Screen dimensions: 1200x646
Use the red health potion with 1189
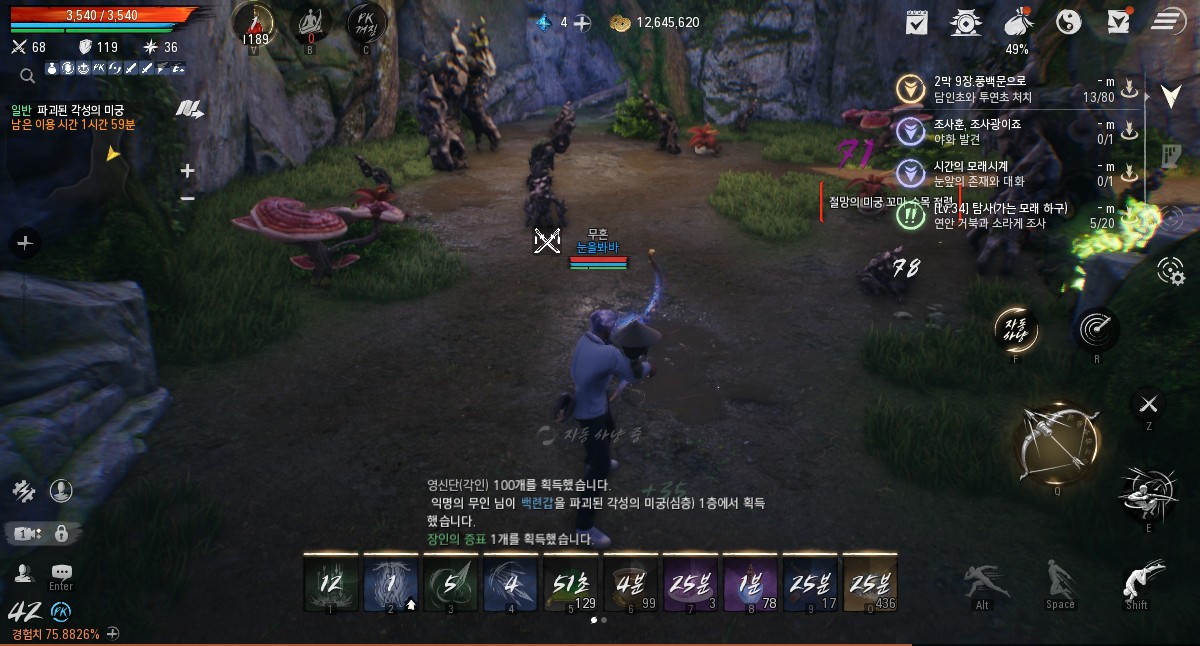pos(254,22)
